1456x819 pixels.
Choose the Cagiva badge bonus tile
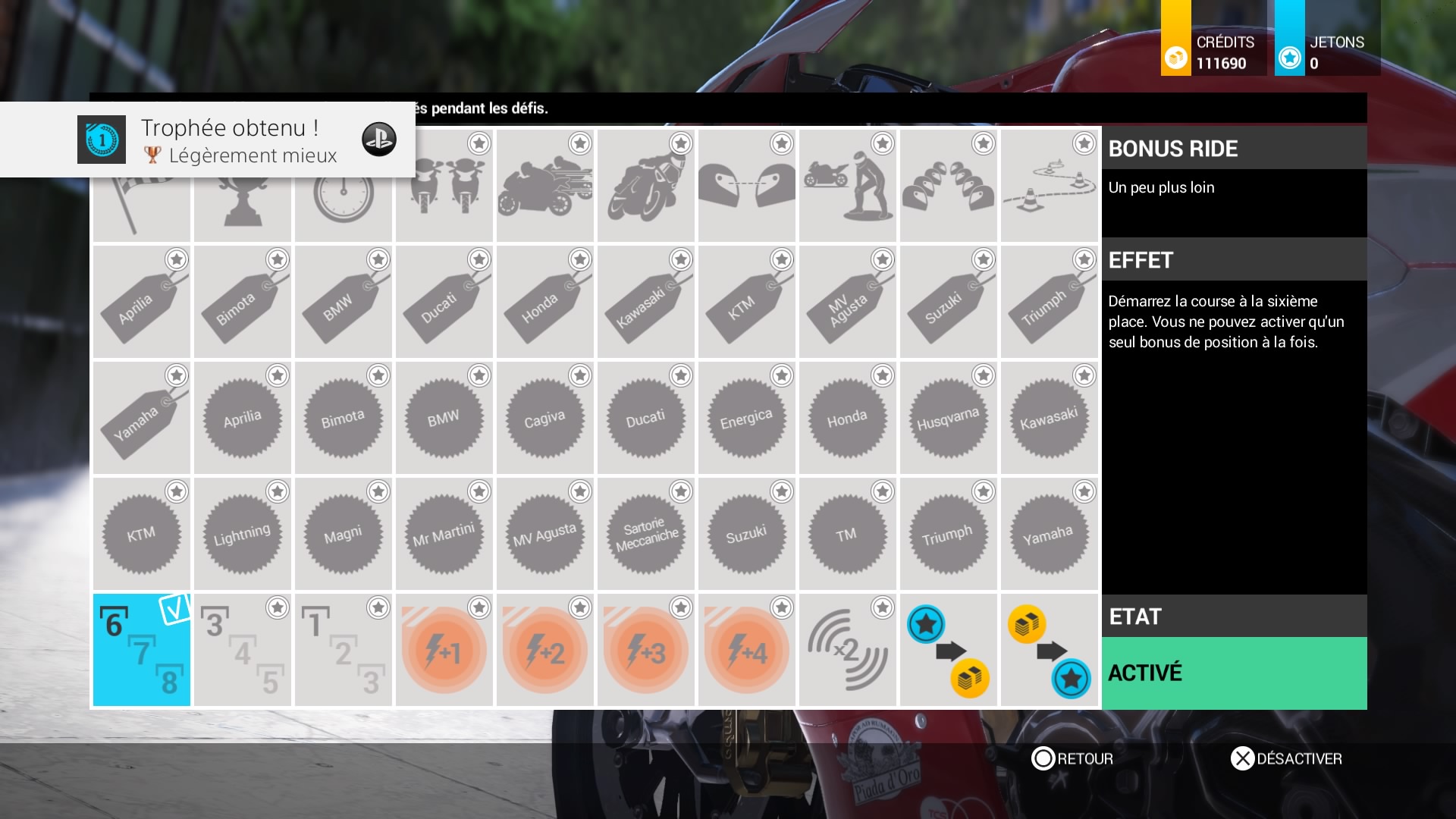click(x=545, y=418)
